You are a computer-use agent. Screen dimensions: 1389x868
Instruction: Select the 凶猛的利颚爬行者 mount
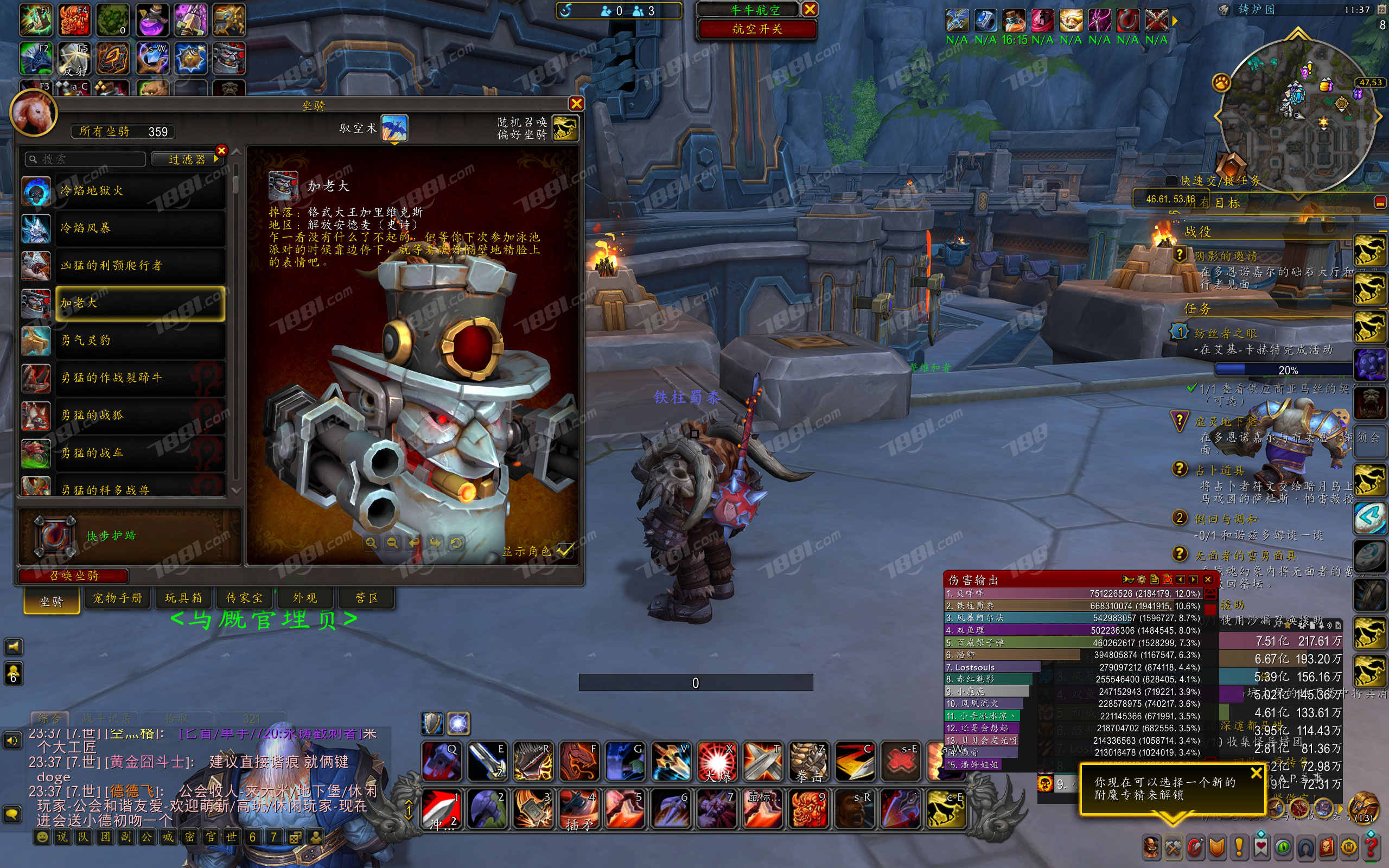click(x=139, y=266)
